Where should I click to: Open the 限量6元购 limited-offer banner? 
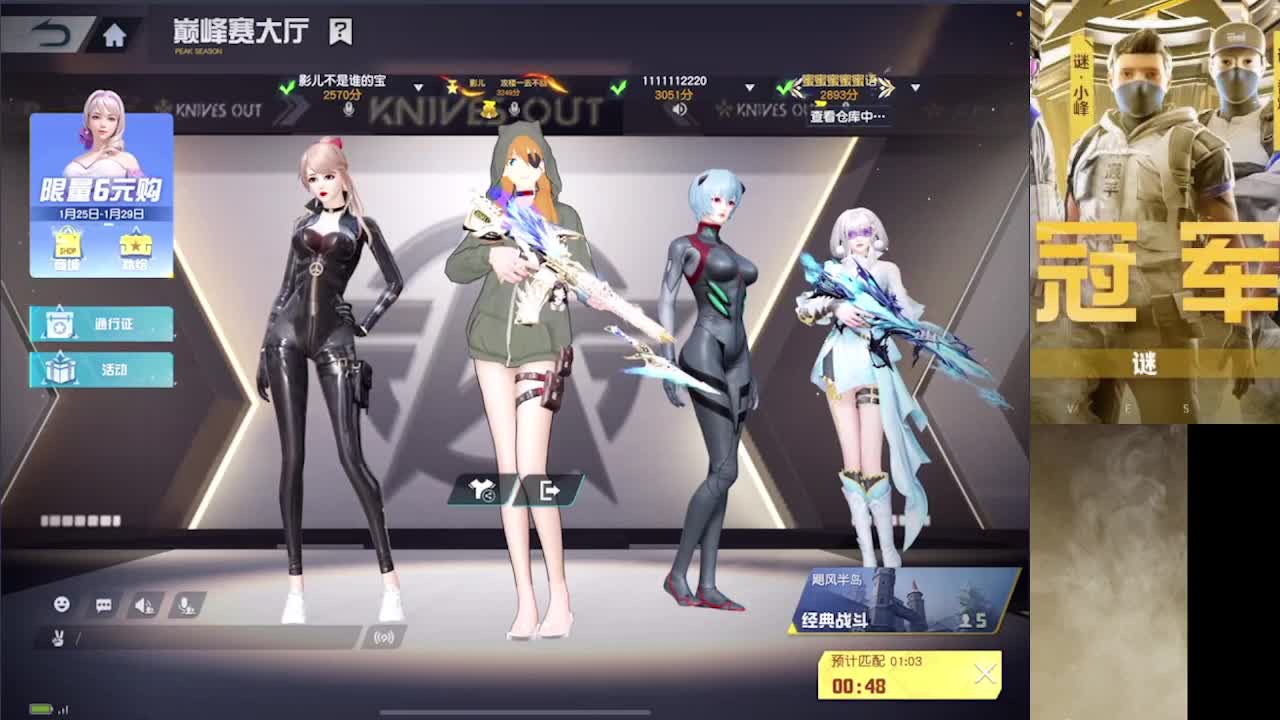[100, 190]
